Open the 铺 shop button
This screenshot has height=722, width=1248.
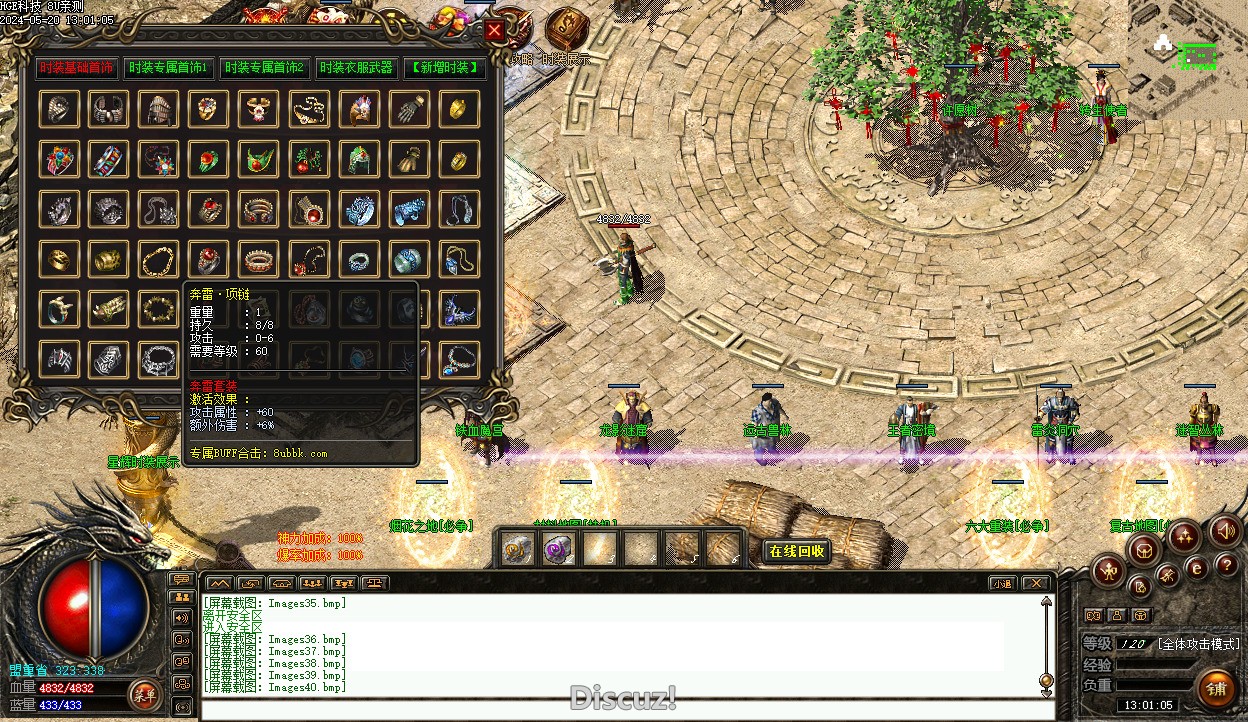coord(1217,689)
